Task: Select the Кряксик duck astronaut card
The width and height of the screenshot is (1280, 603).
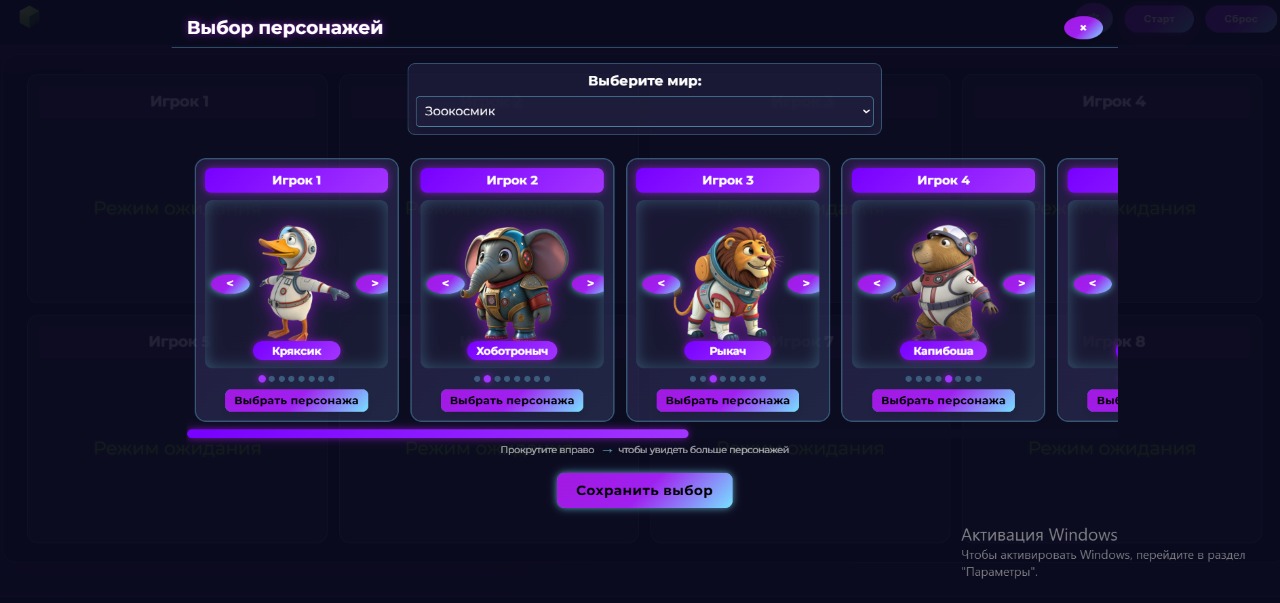Action: point(296,284)
